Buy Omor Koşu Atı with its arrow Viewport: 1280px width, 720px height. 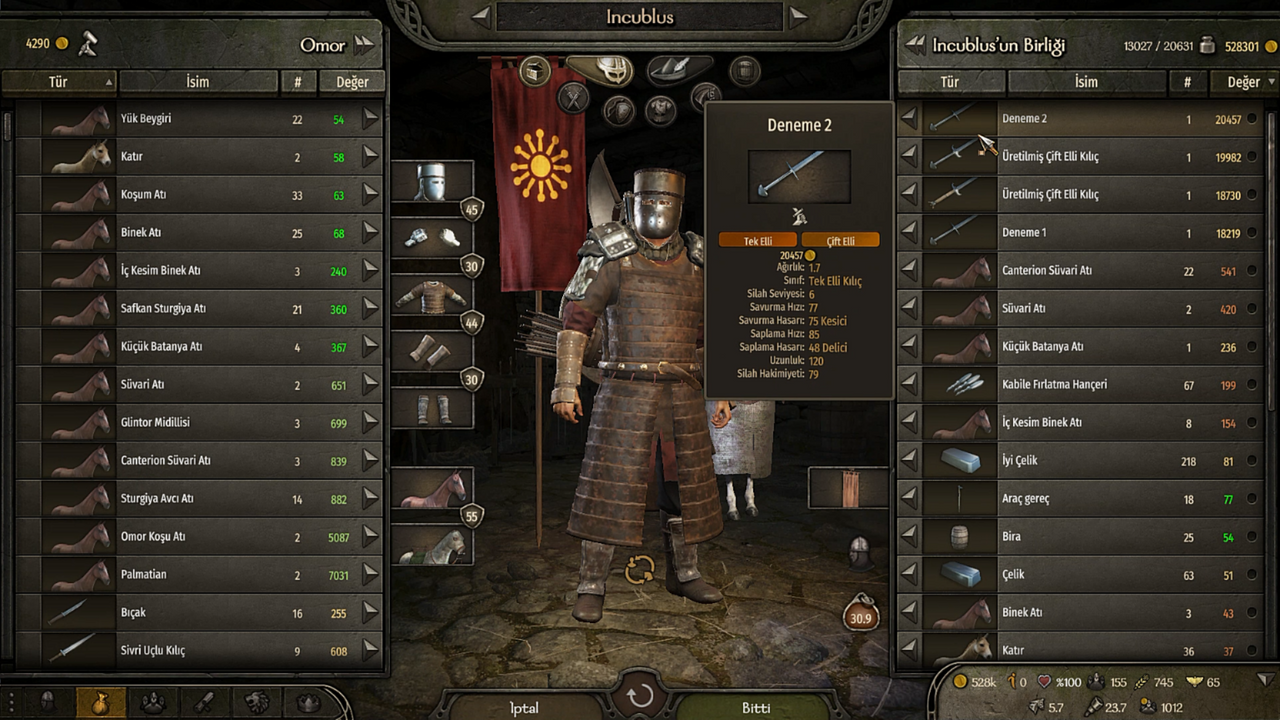click(371, 537)
